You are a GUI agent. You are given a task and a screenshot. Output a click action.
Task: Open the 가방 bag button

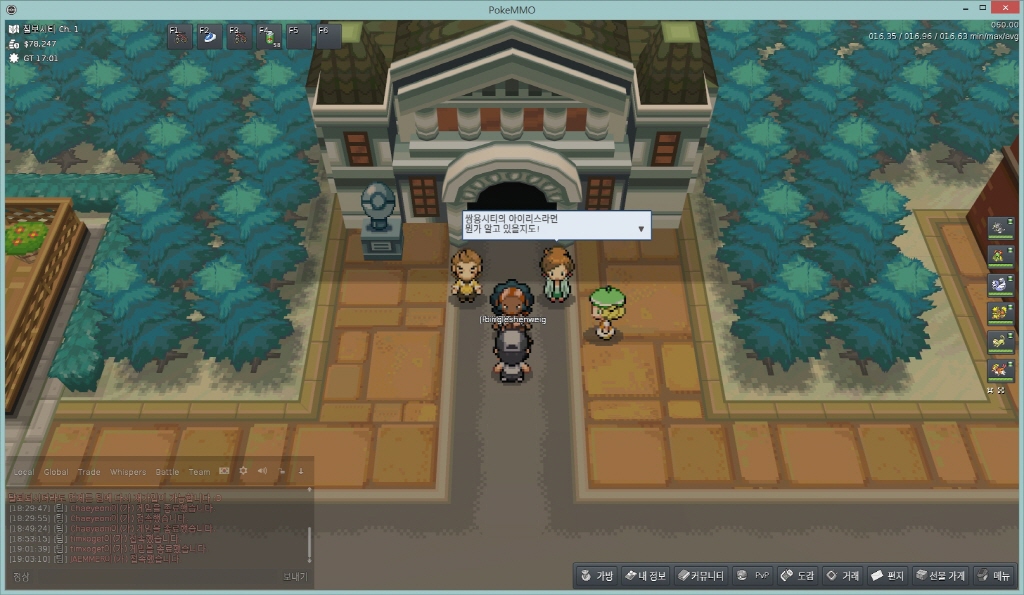596,576
